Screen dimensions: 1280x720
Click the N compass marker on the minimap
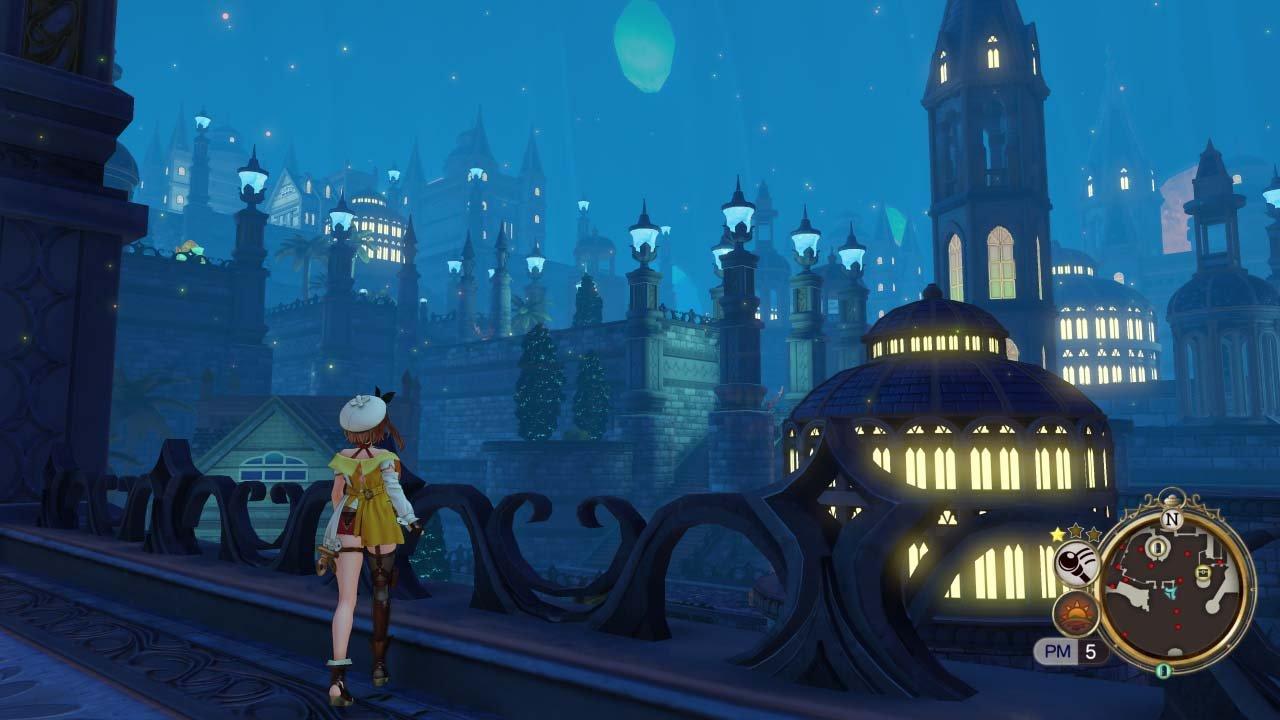click(1171, 518)
